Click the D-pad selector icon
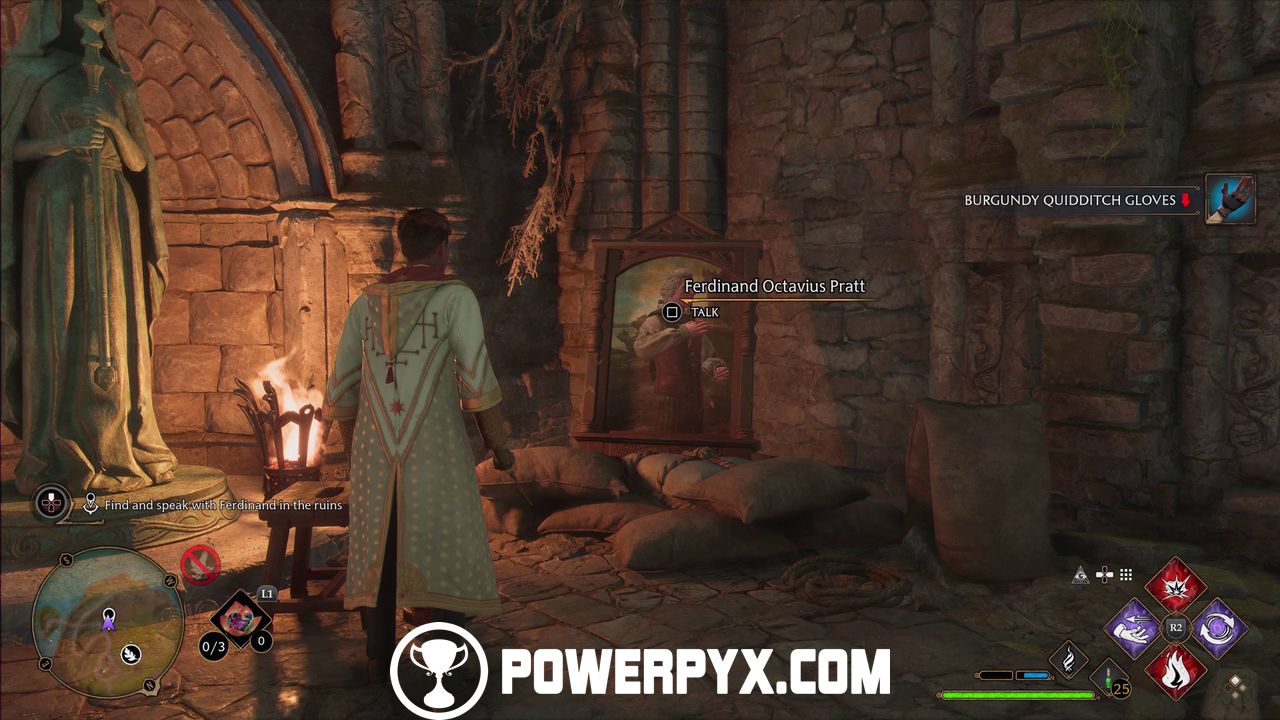The image size is (1280, 720). [1104, 574]
